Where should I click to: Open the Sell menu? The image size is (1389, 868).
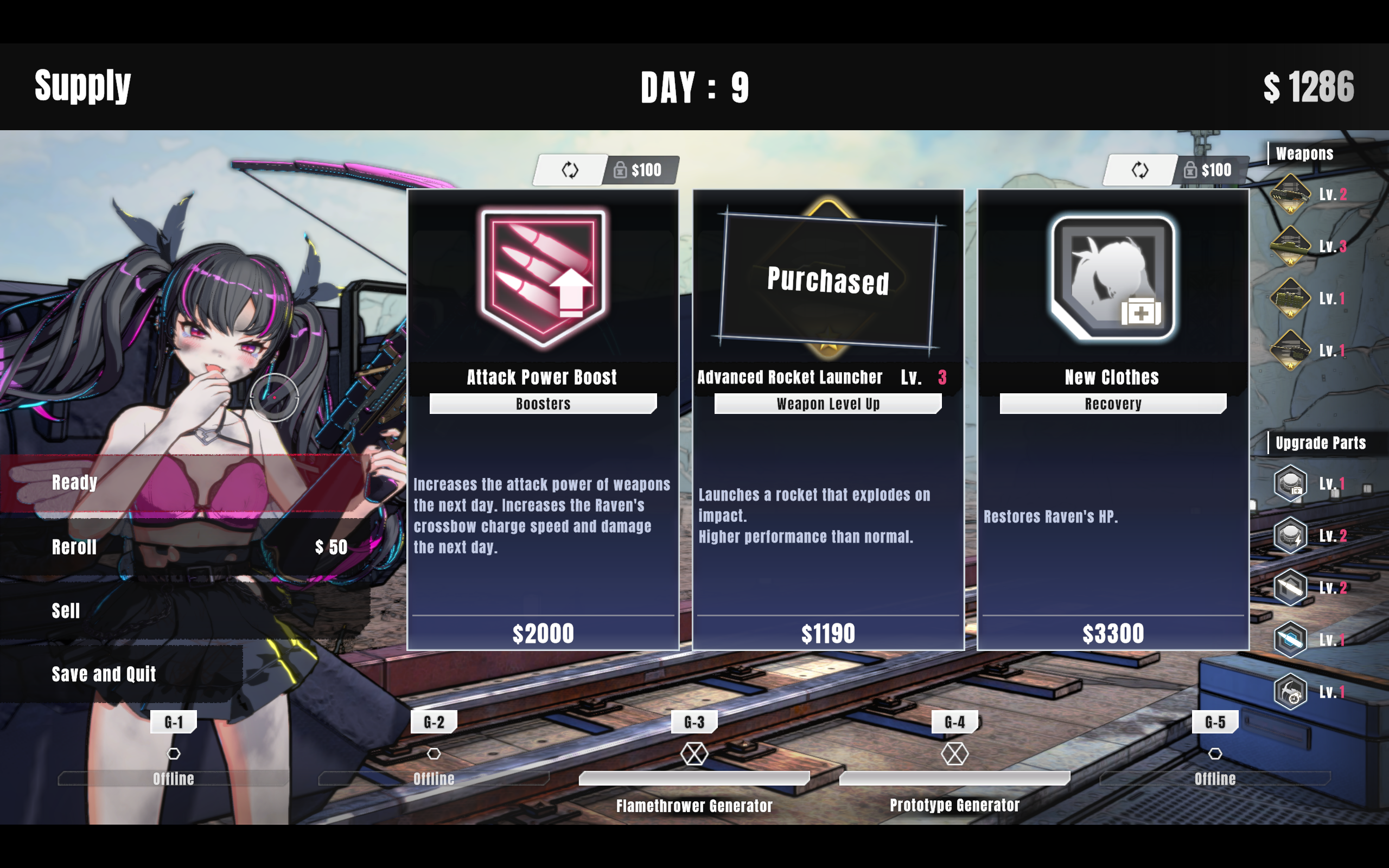click(66, 611)
